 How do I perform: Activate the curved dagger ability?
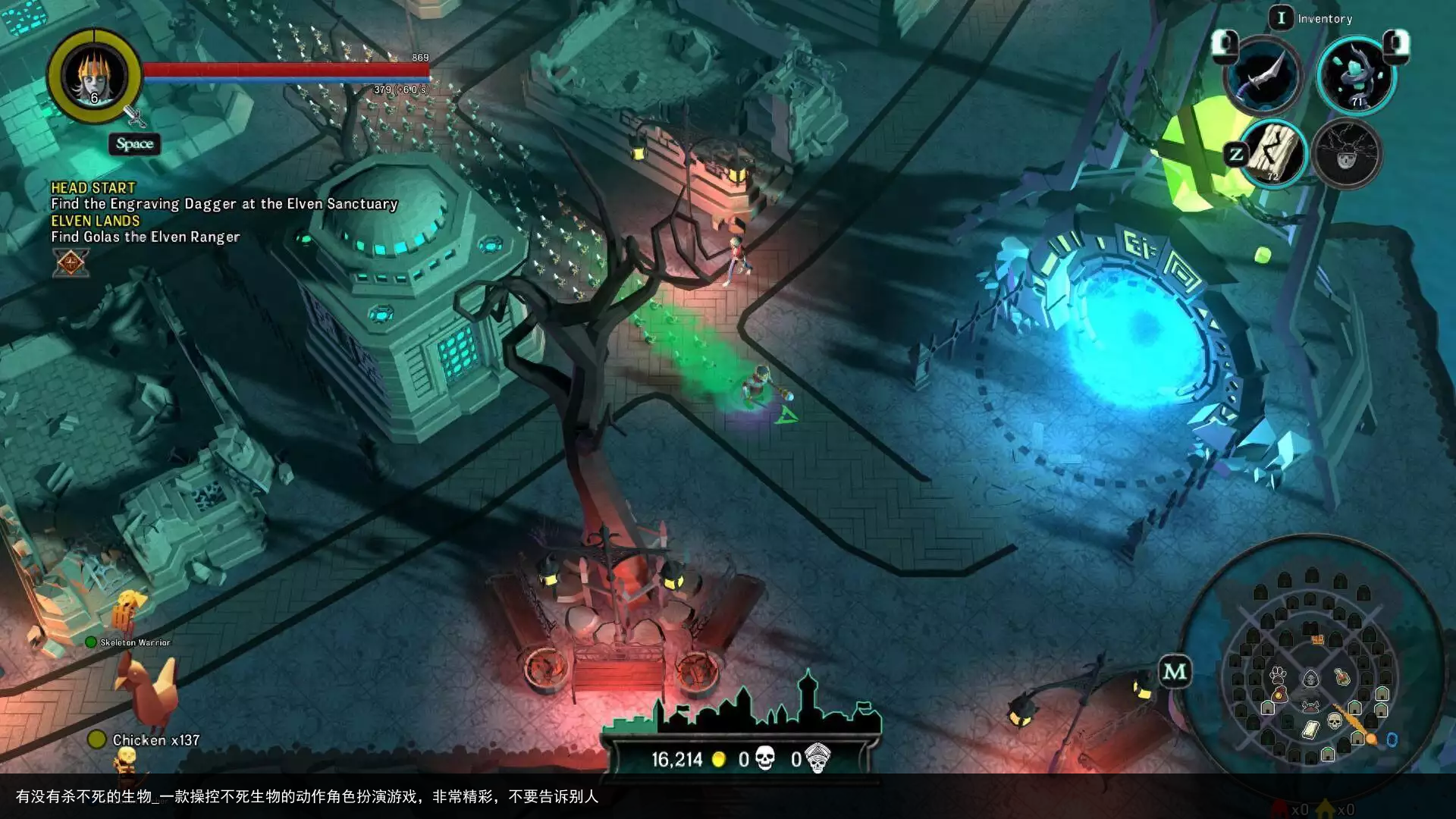click(x=1263, y=77)
